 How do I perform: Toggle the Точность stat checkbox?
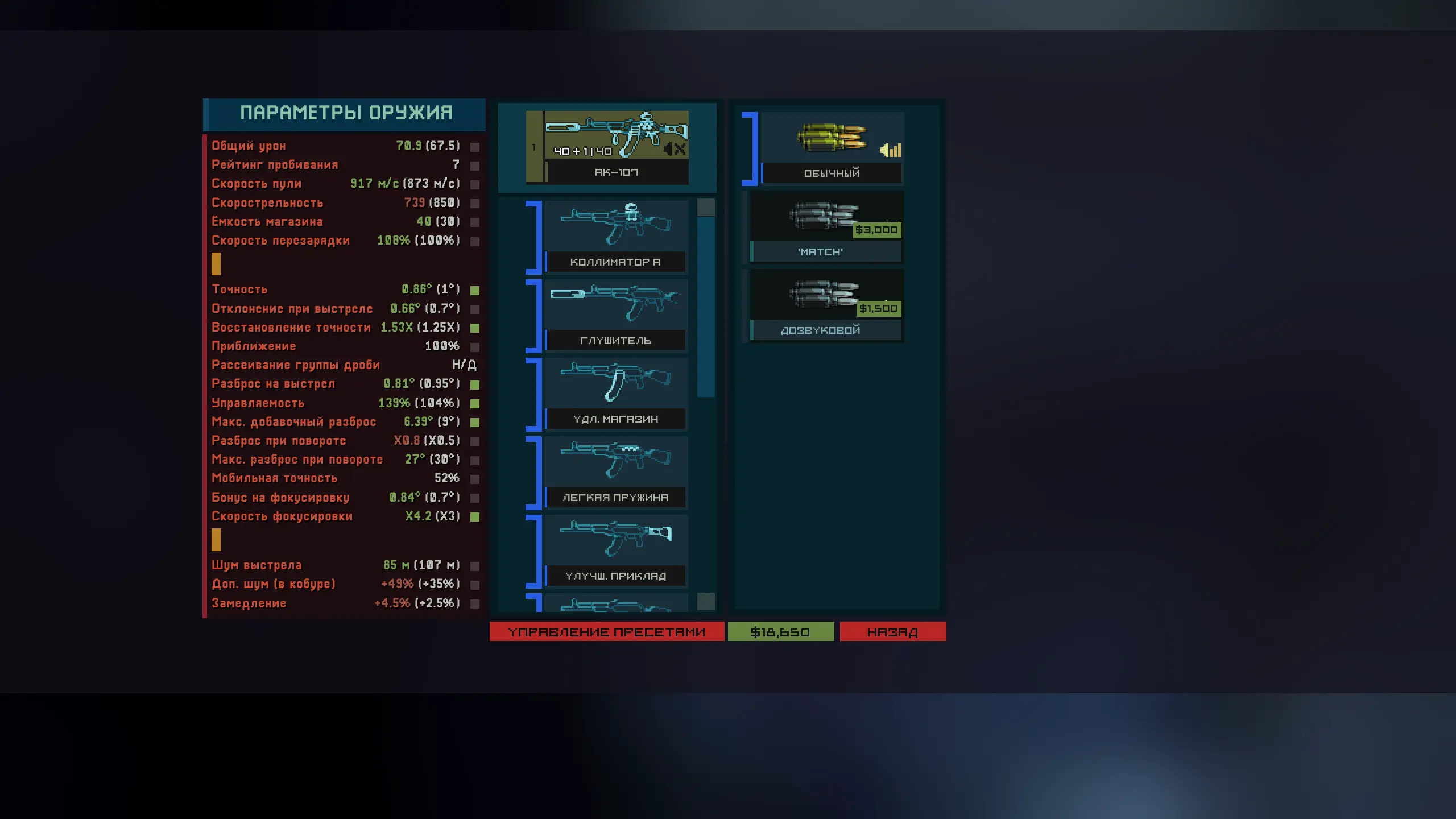tap(475, 290)
